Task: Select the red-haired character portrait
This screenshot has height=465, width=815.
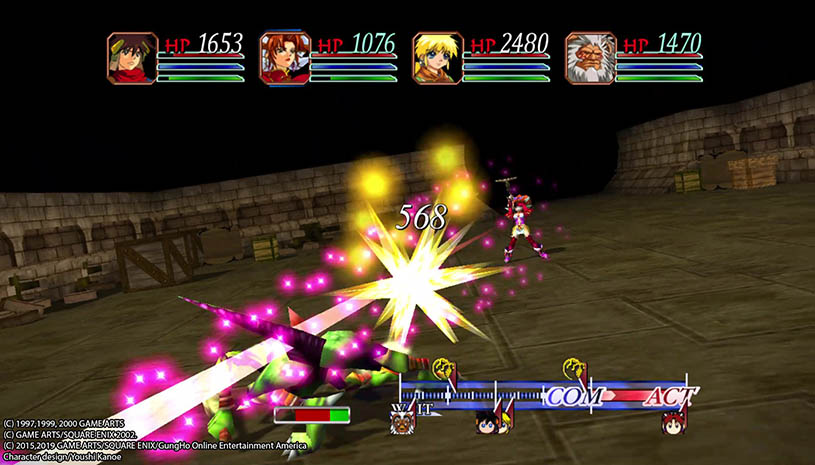Action: coord(285,58)
